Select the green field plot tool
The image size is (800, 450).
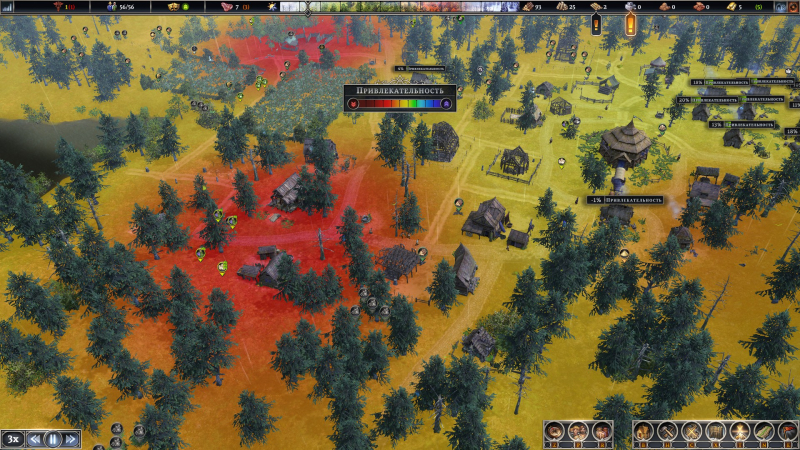point(763,432)
